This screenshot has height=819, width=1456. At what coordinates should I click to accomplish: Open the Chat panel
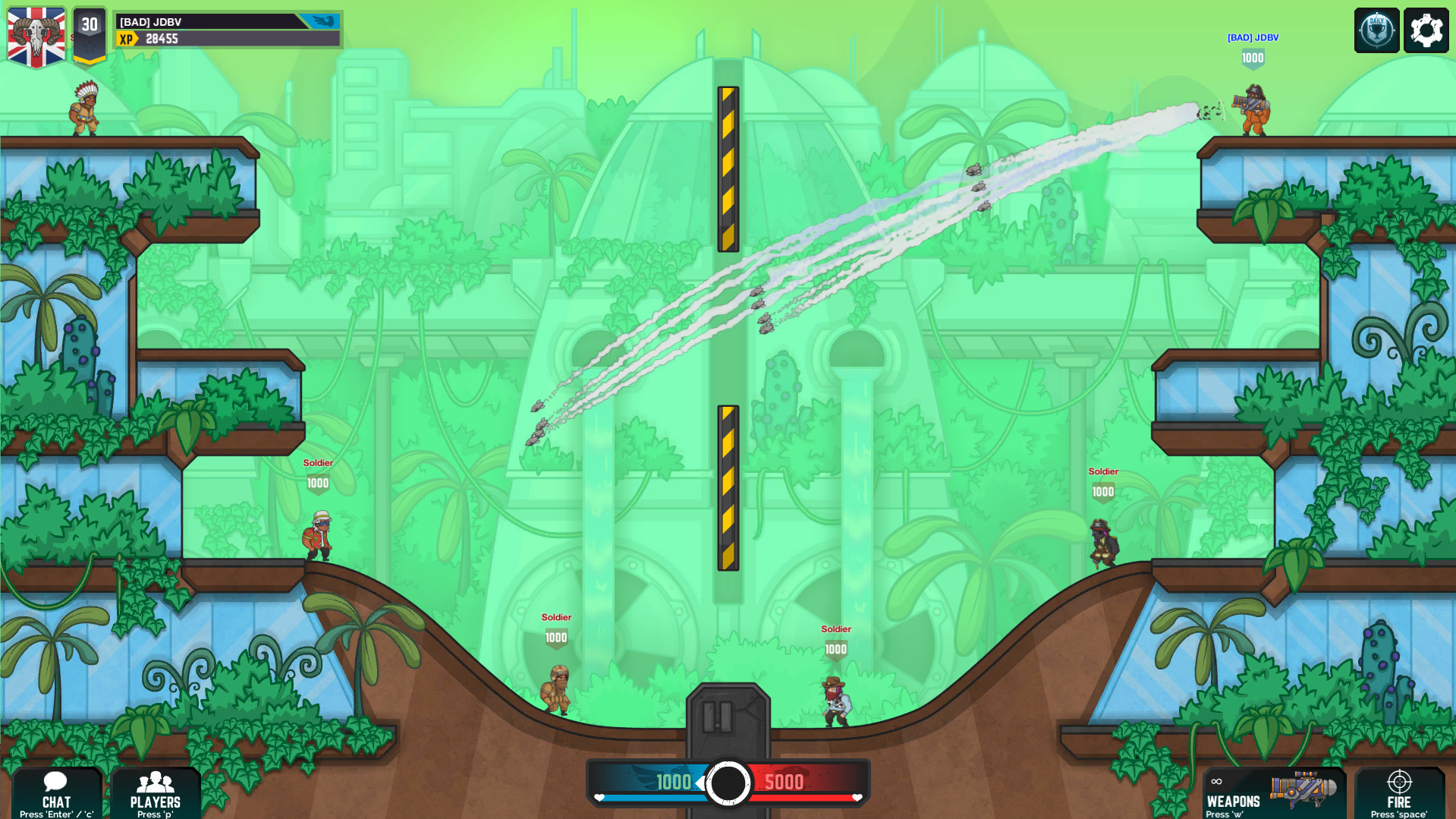click(56, 793)
